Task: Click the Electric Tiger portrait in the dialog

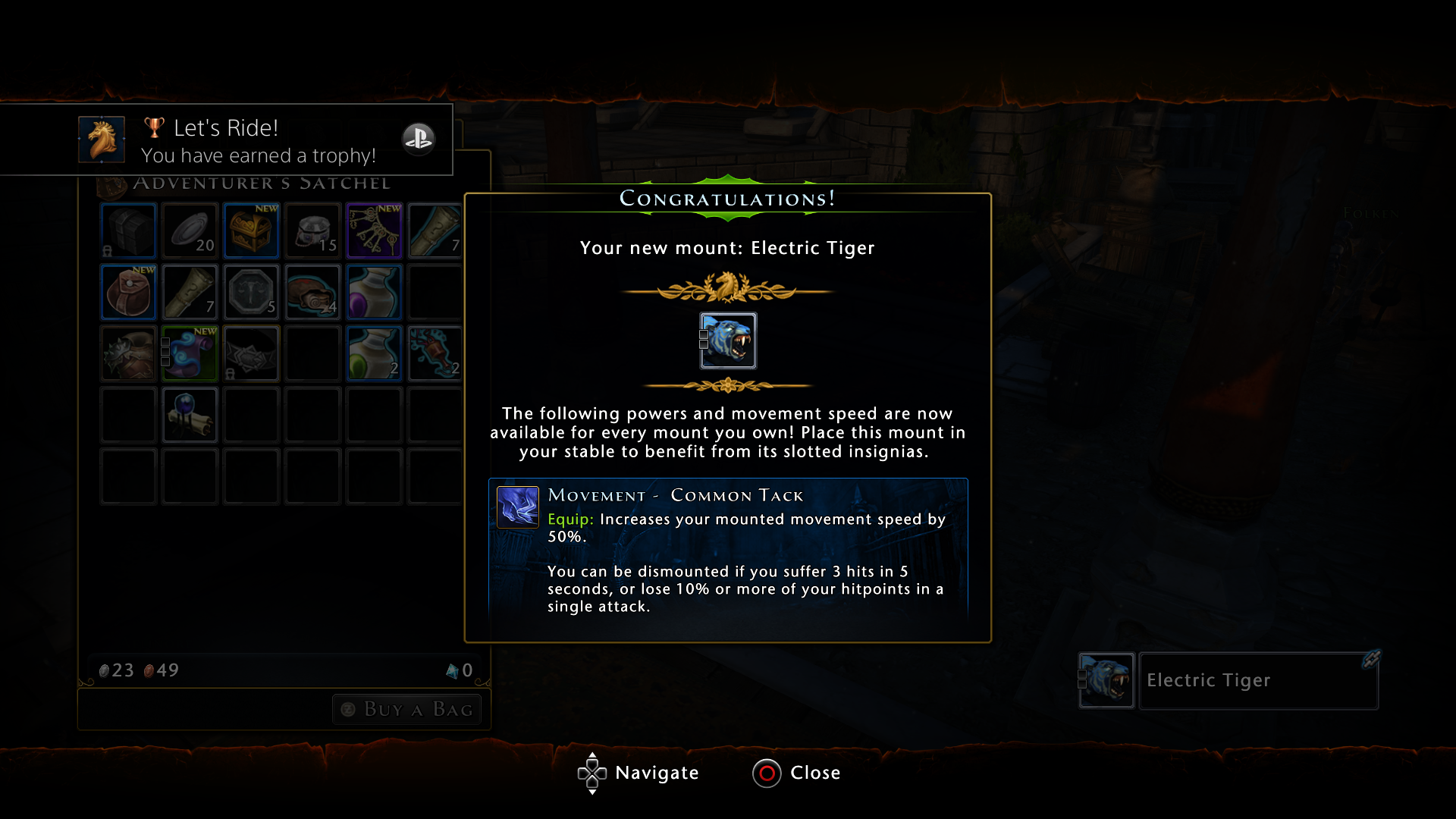Action: pyautogui.click(x=728, y=340)
